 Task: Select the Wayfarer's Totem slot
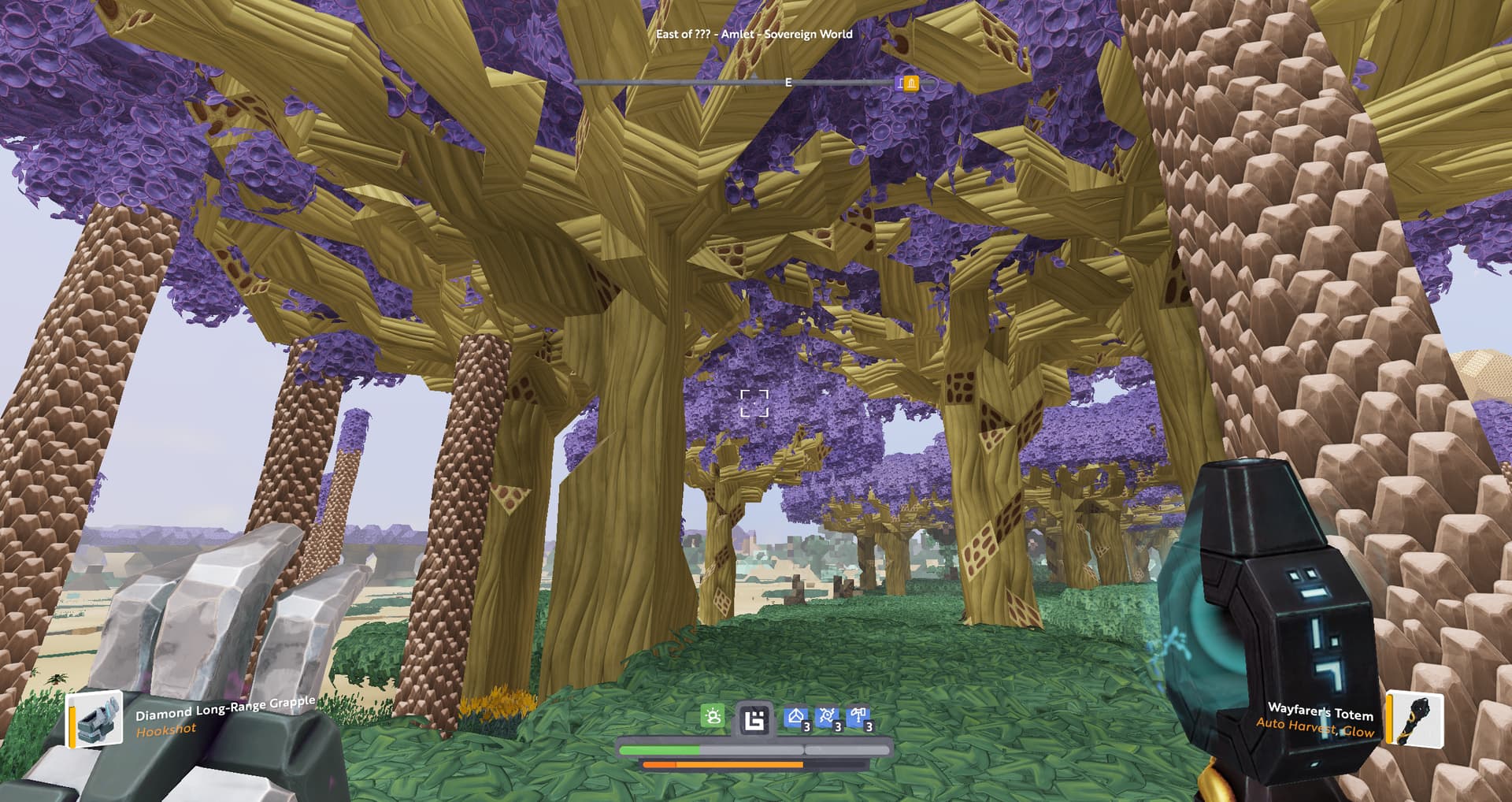pyautogui.click(x=1414, y=718)
